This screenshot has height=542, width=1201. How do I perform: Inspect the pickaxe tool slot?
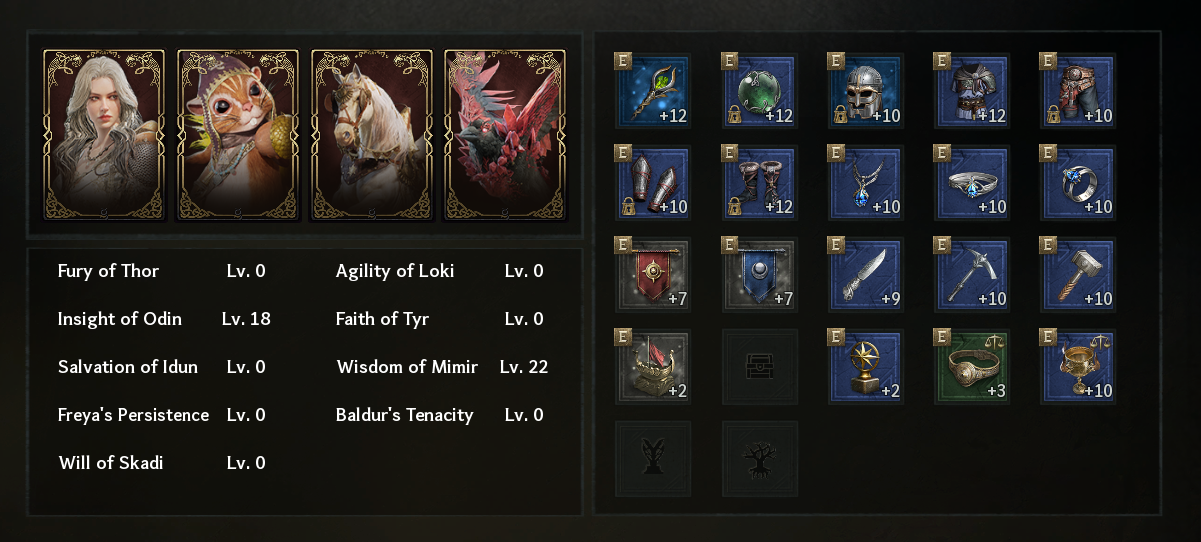973,276
